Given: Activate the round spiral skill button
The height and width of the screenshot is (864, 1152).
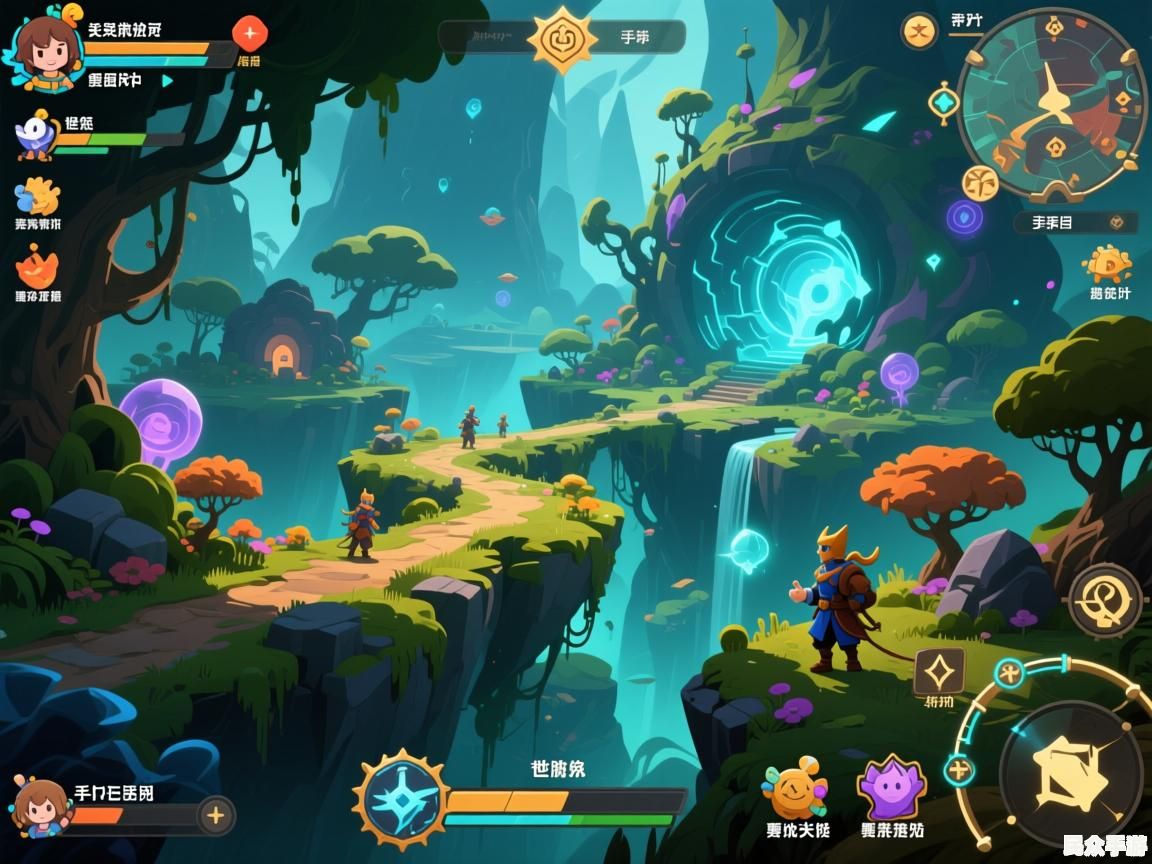Looking at the screenshot, I should click(x=1105, y=600).
